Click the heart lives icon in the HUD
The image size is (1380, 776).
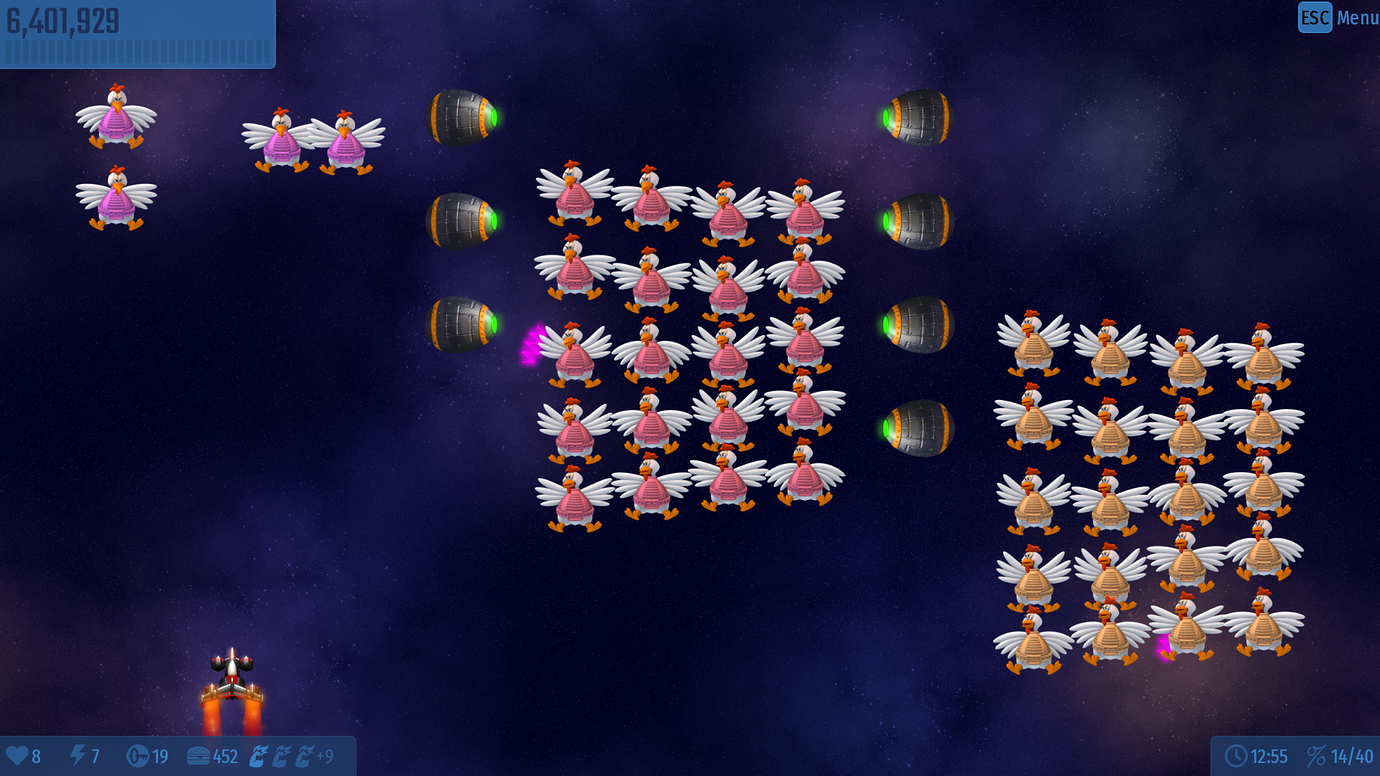(15, 757)
